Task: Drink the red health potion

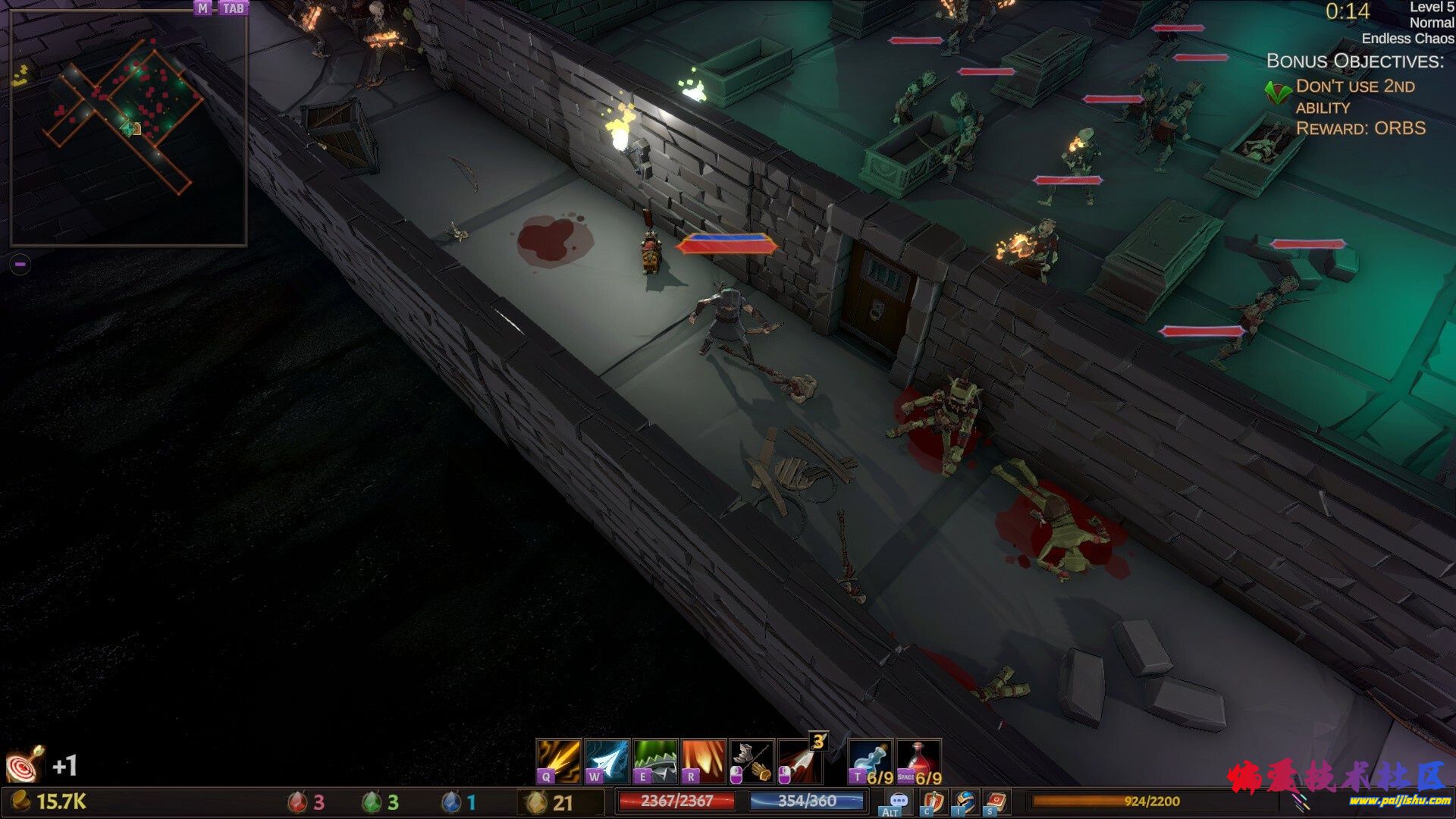Action: pyautogui.click(x=918, y=761)
